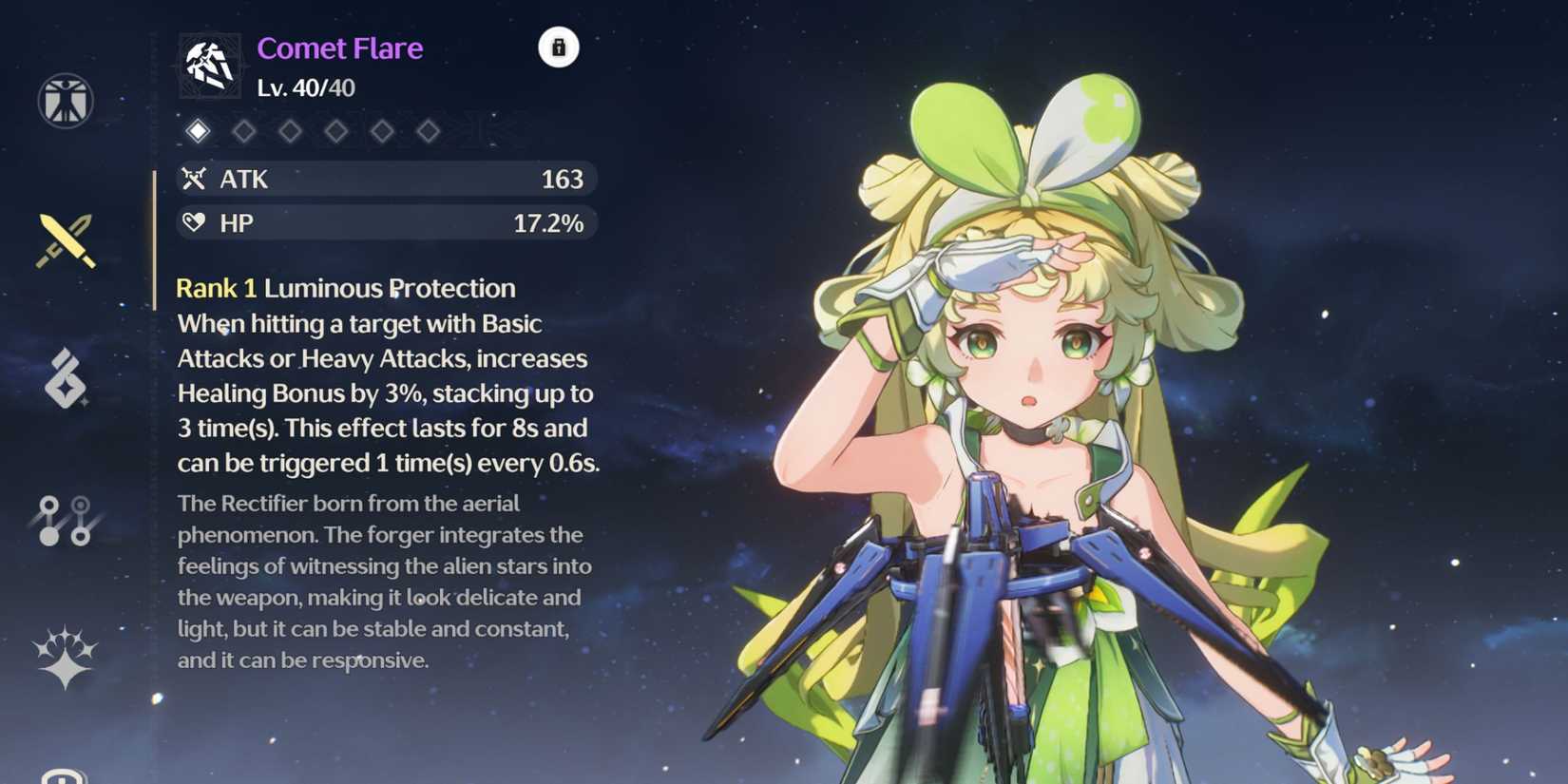Click the filled first syntonize rank diamond
The image size is (1568, 784).
[x=198, y=131]
